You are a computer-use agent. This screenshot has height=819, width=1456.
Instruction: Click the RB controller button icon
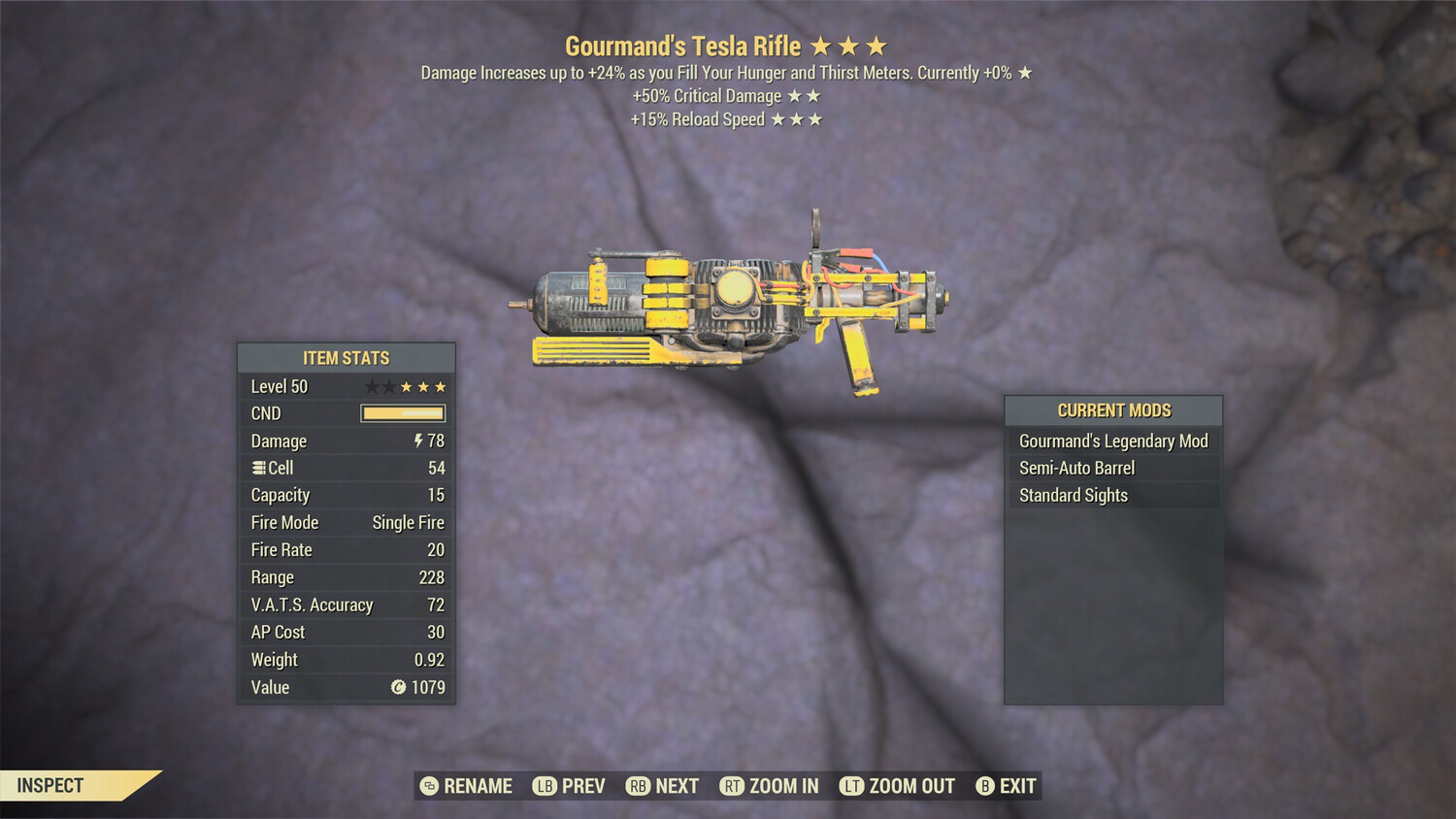click(x=639, y=786)
